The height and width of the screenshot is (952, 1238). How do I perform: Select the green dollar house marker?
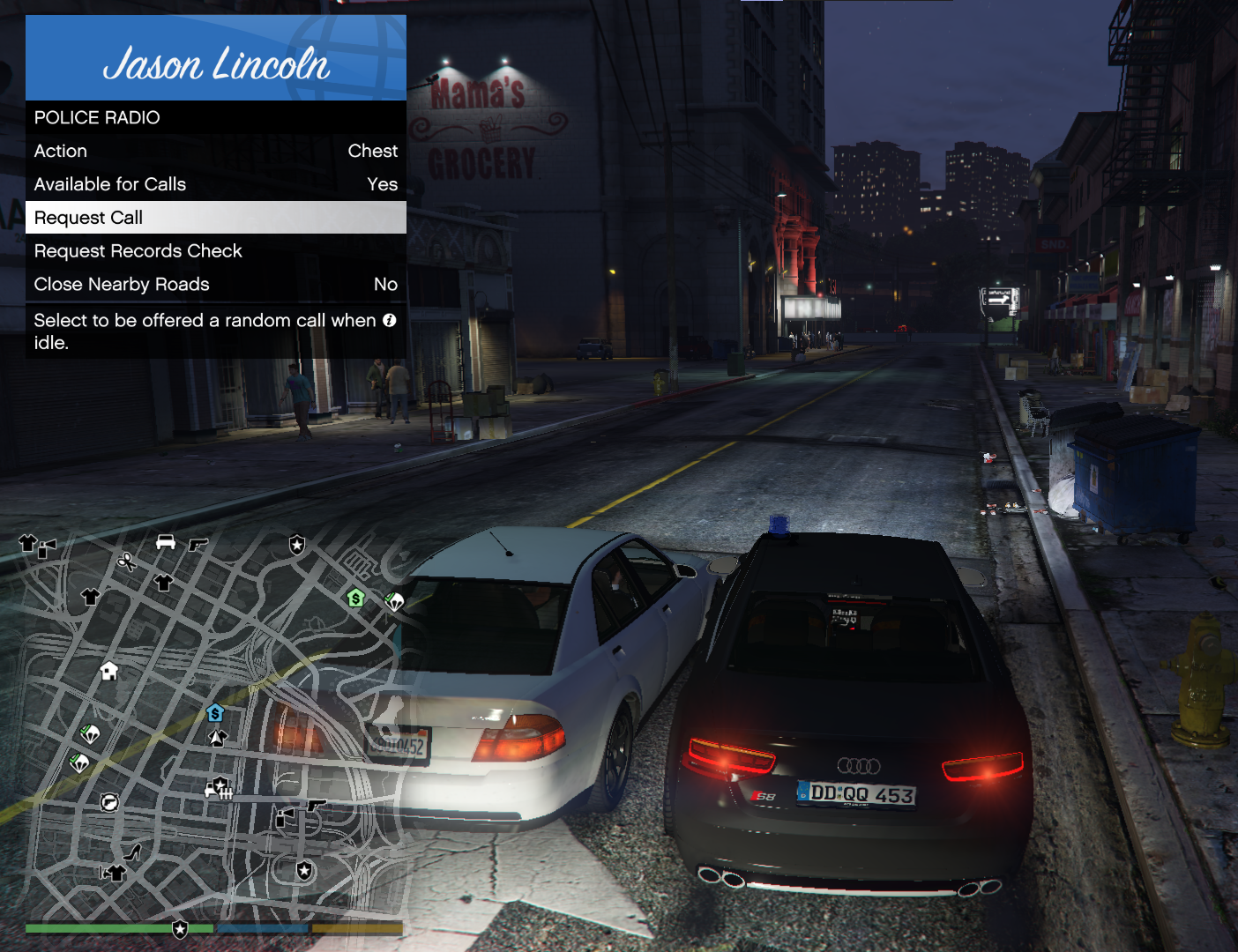(x=355, y=598)
